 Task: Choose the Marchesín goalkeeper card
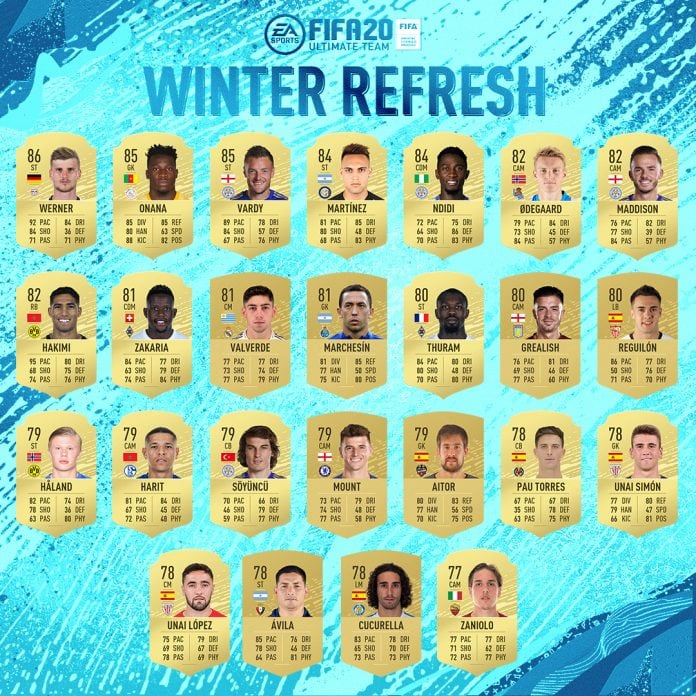click(x=346, y=335)
